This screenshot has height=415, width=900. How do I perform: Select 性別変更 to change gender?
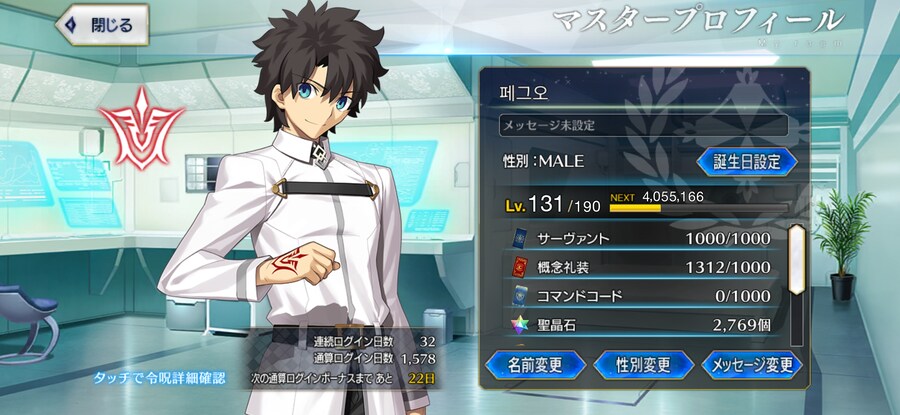pyautogui.click(x=644, y=364)
